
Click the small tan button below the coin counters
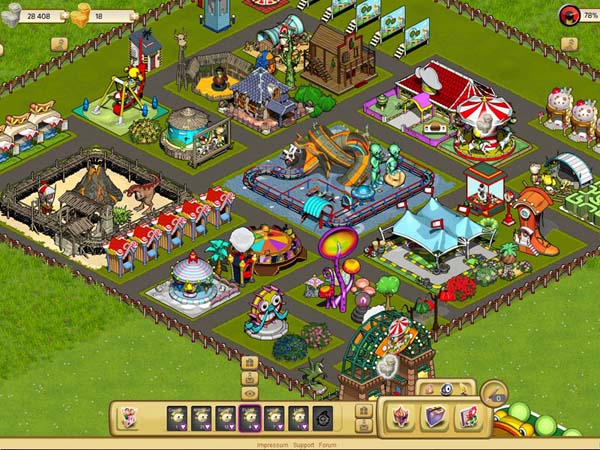58,44
